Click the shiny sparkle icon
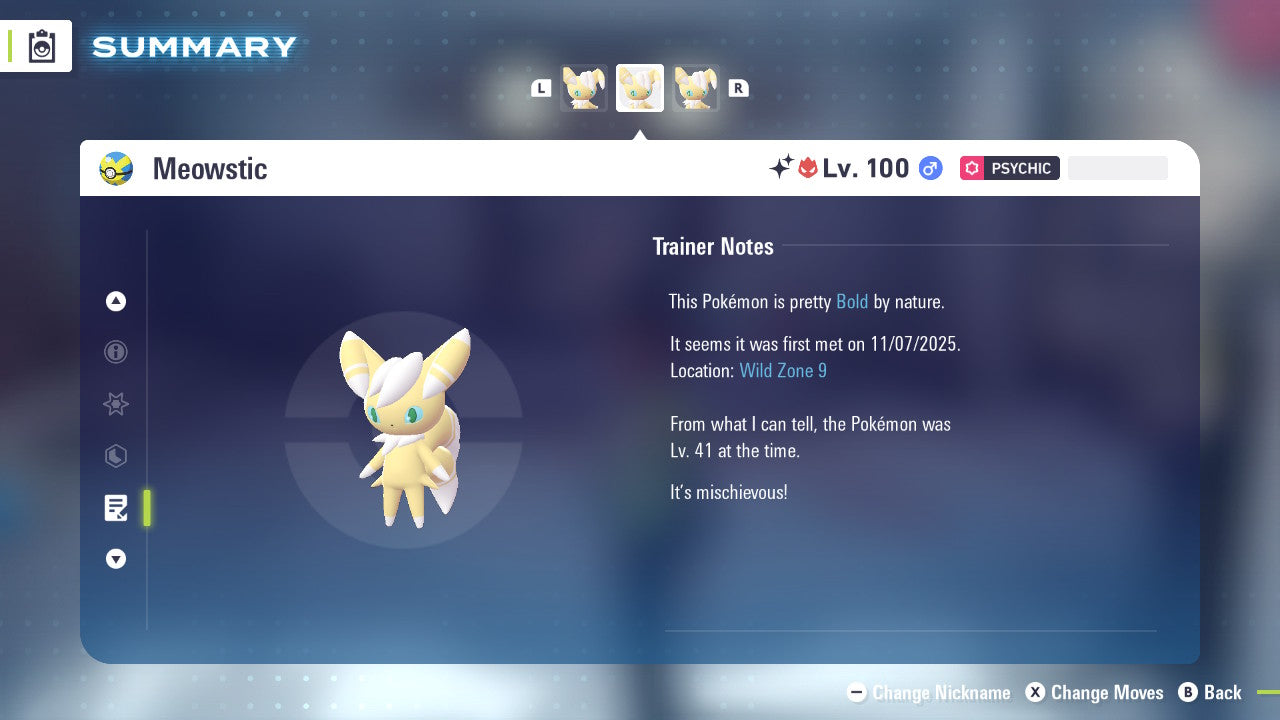Image resolution: width=1280 pixels, height=720 pixels. pos(783,168)
